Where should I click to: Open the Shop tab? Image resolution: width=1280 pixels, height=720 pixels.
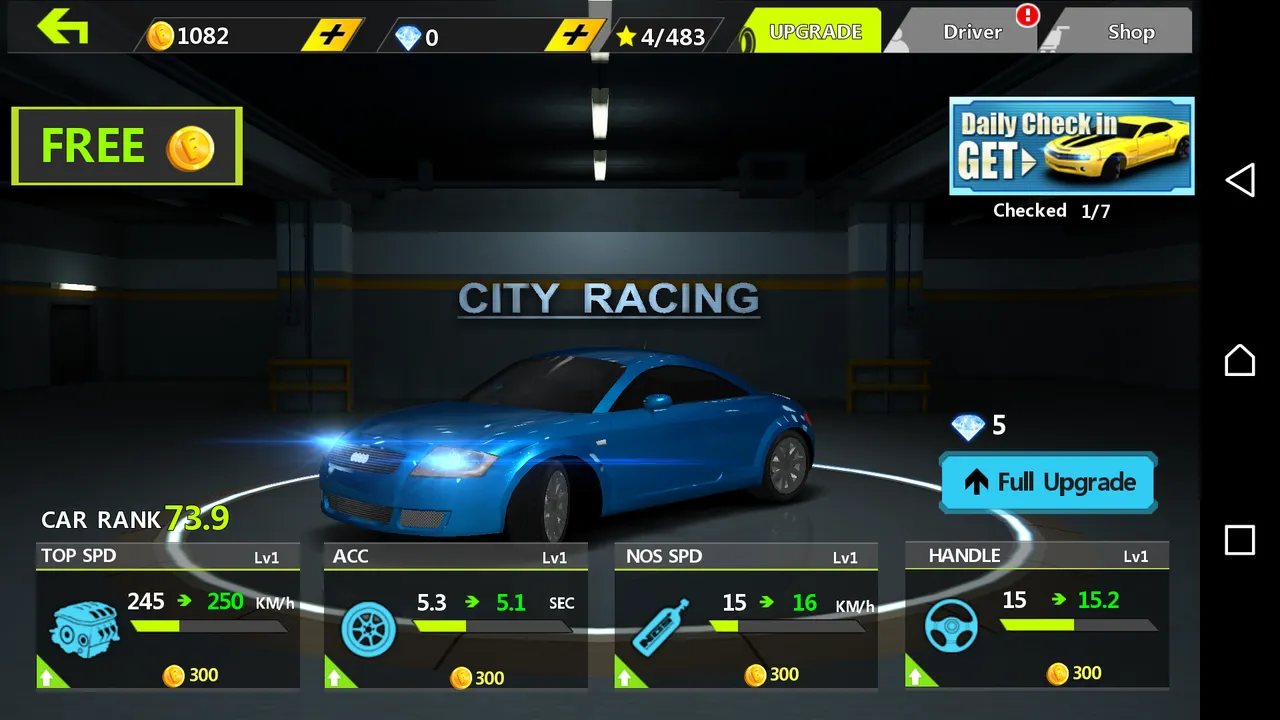(x=1130, y=32)
